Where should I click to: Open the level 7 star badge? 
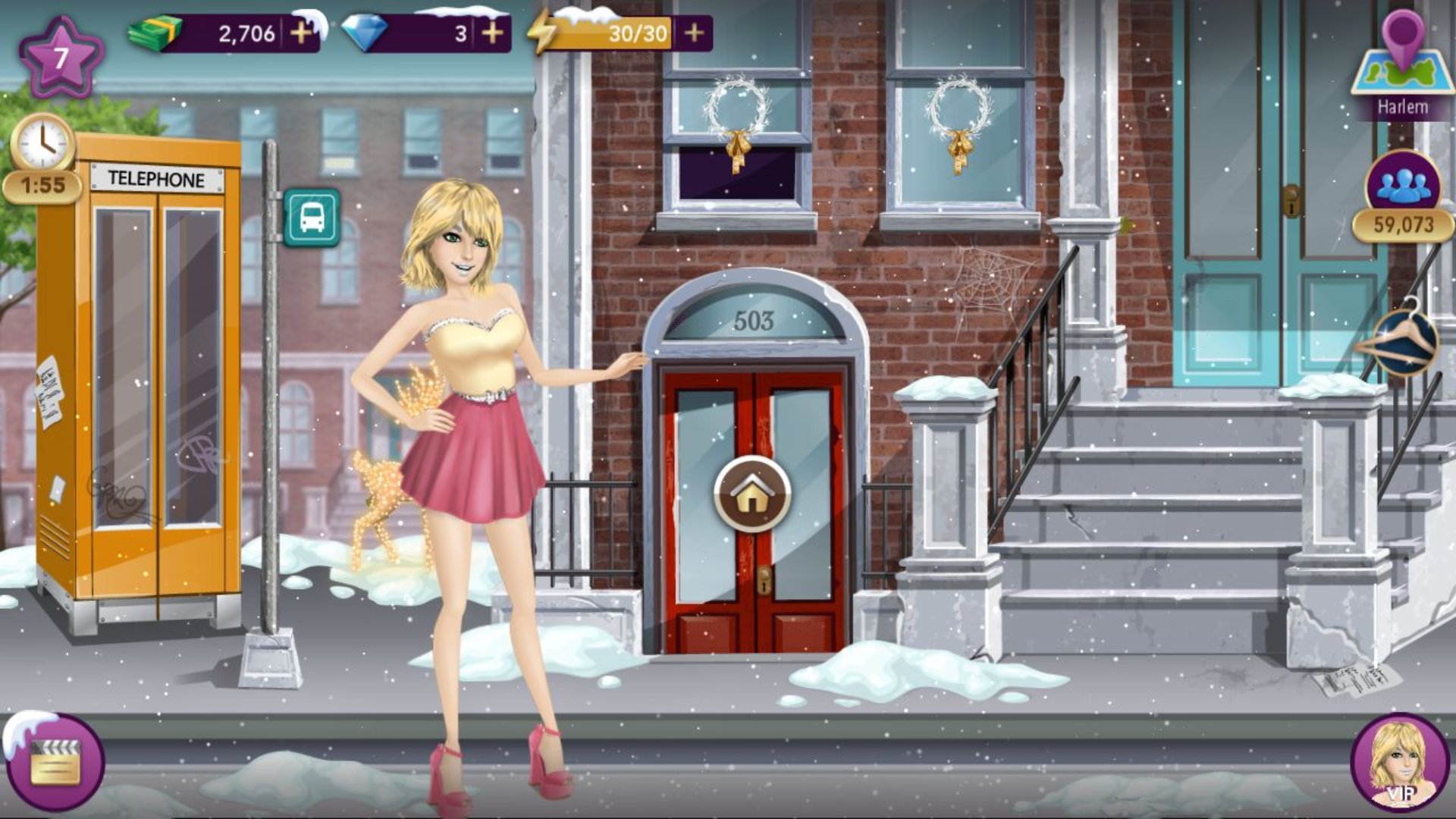61,58
